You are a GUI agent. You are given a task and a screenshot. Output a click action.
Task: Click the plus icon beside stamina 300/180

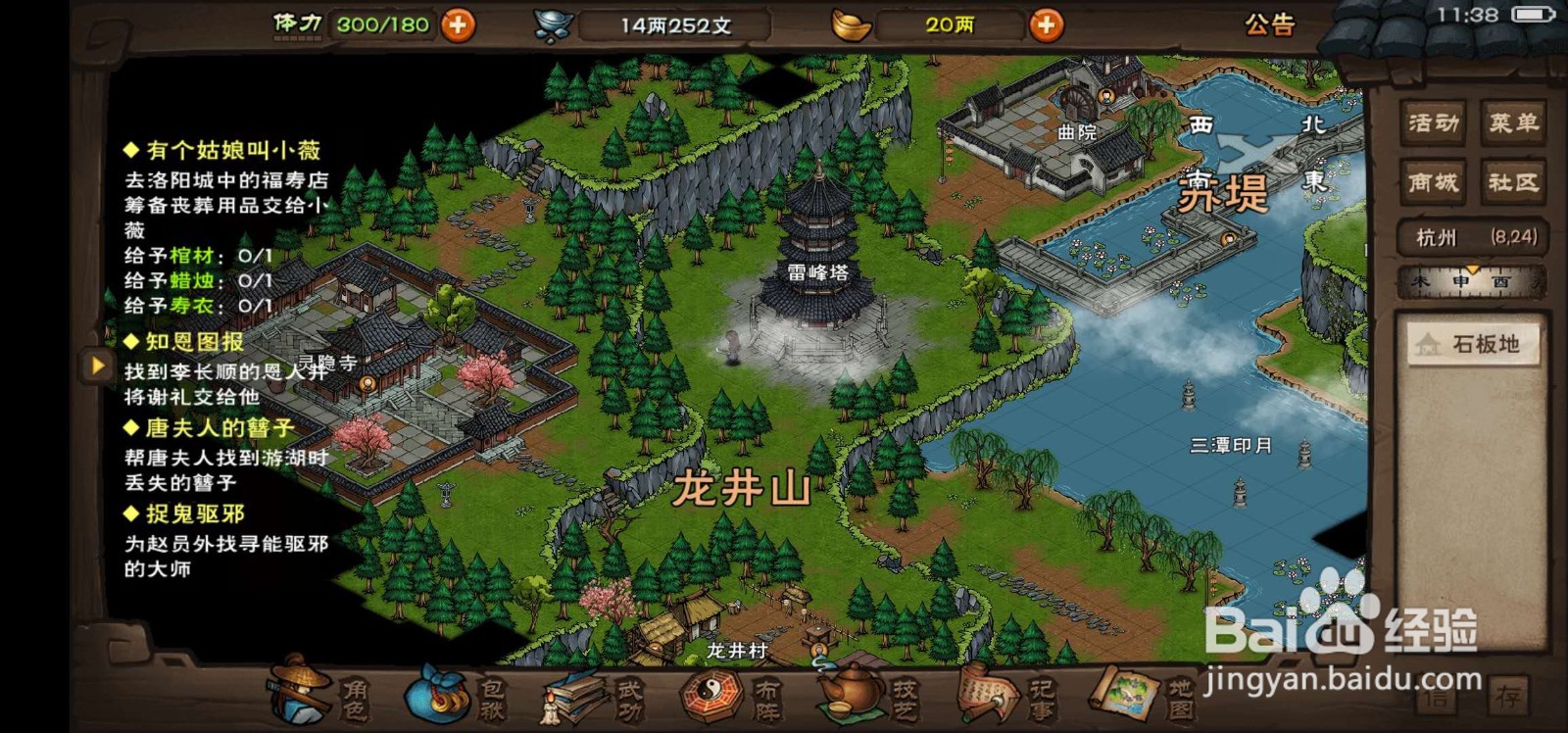point(456,25)
